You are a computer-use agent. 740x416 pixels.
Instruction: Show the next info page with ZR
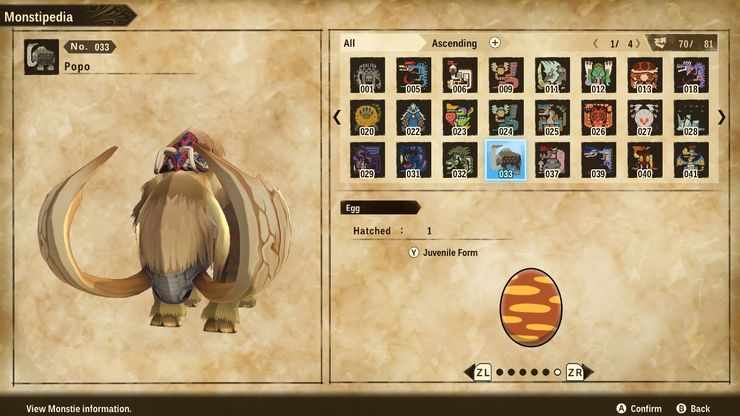(x=575, y=372)
